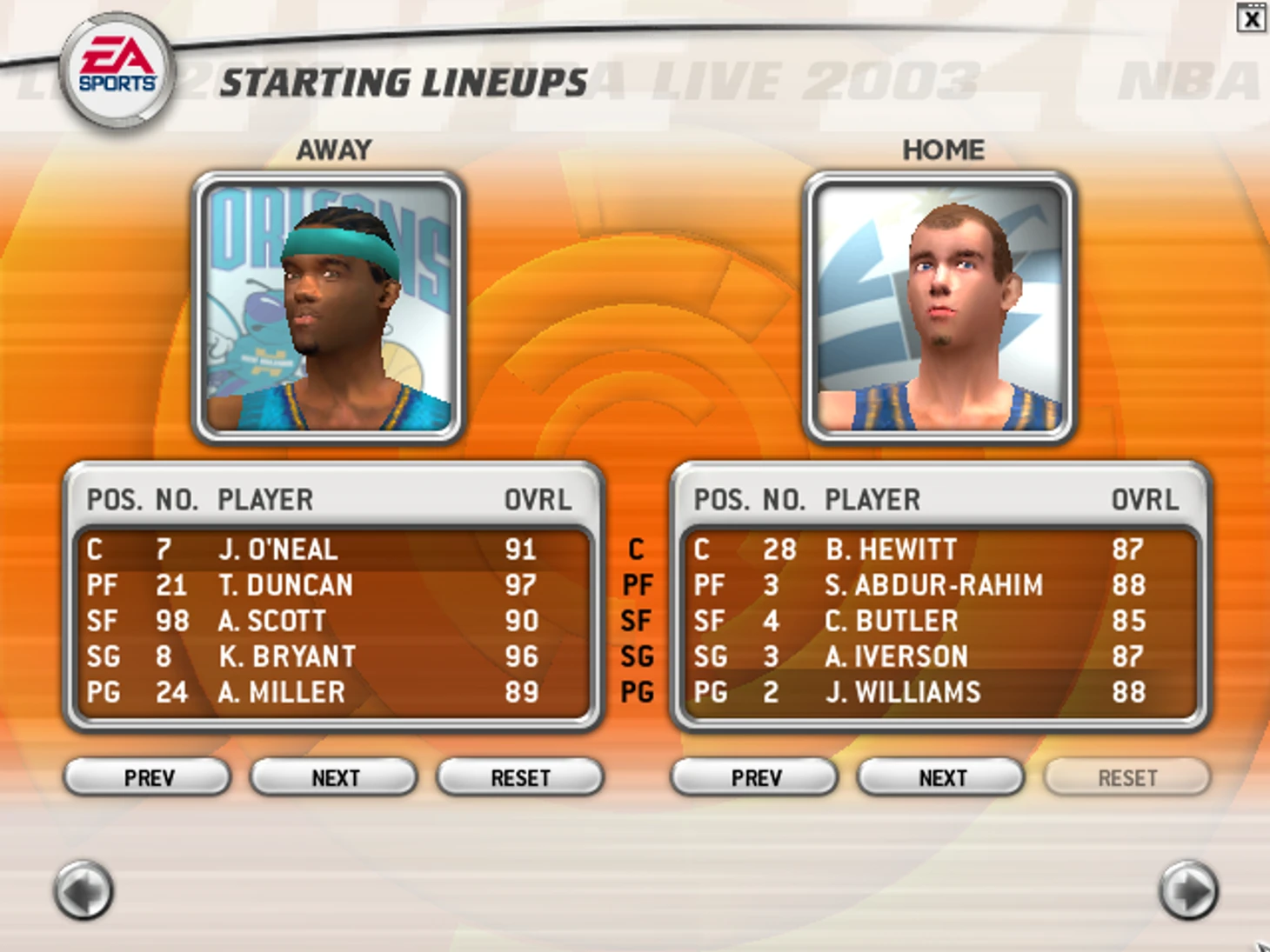Select A. Miller at point guard
This screenshot has height=952, width=1270.
point(331,692)
